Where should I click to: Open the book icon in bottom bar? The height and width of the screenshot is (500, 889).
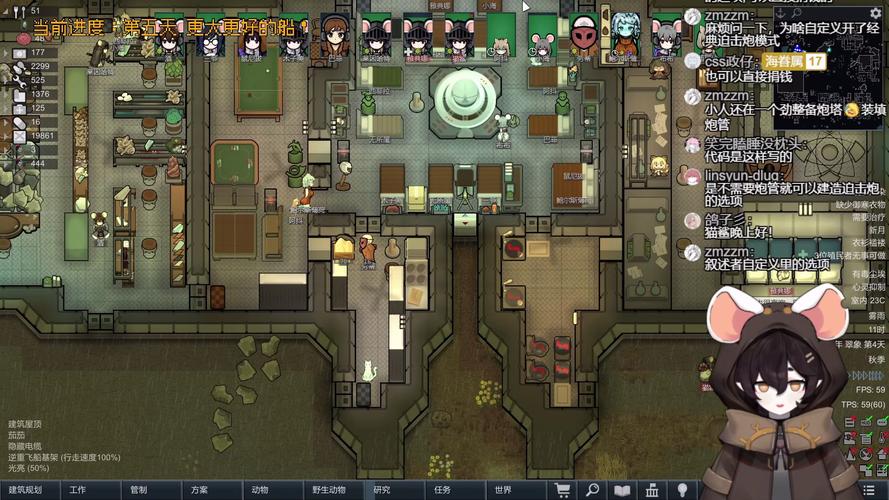coord(622,490)
